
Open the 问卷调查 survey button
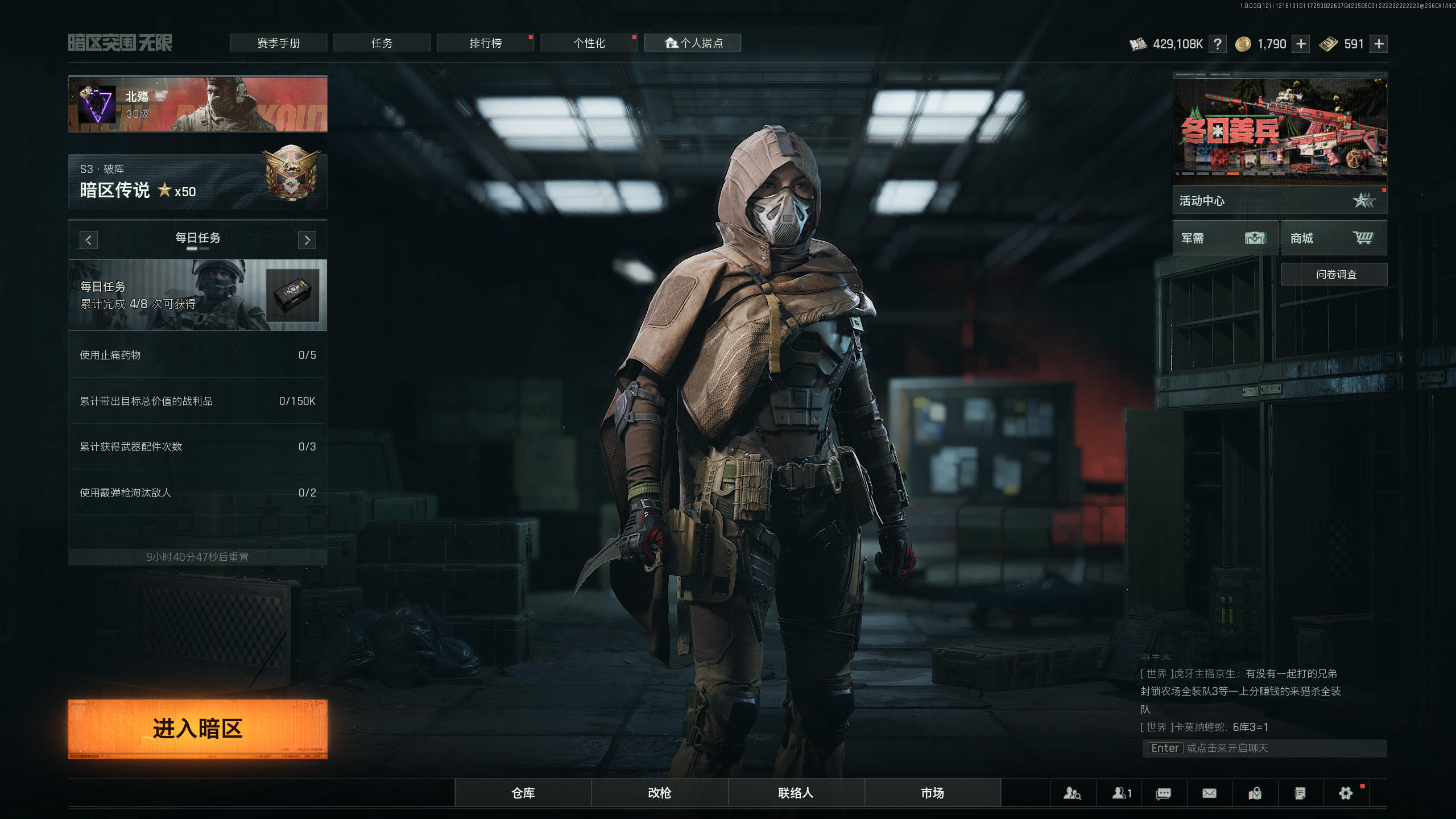(x=1334, y=274)
